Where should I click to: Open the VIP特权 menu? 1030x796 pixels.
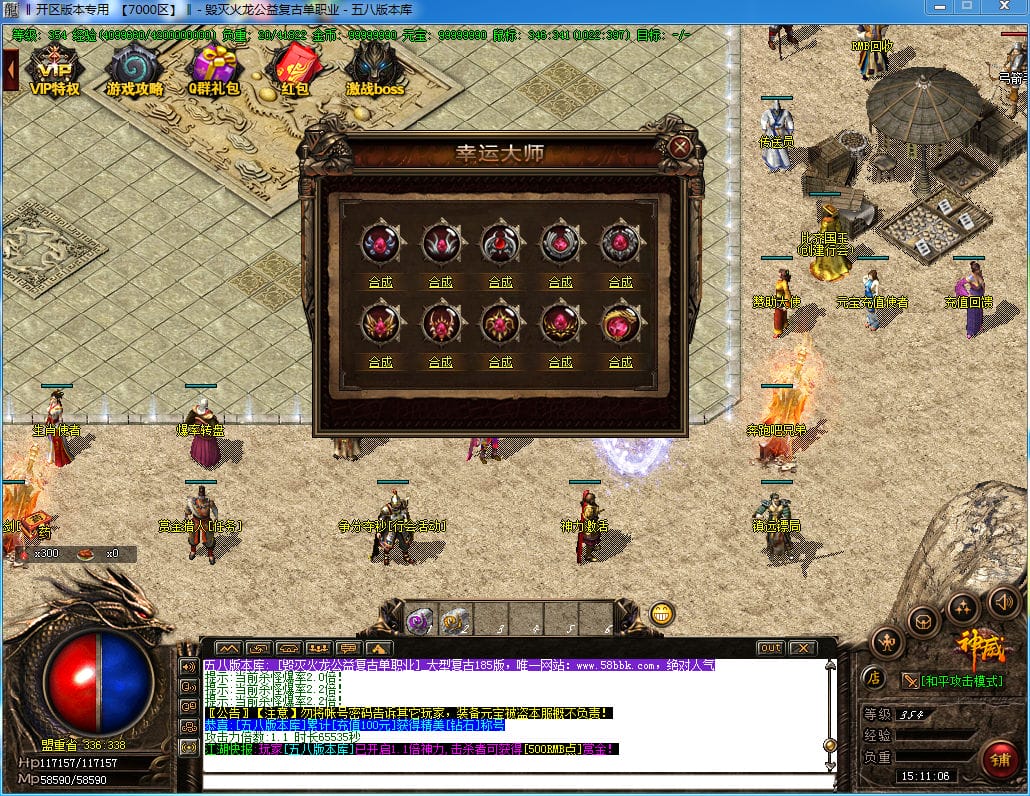coord(55,70)
